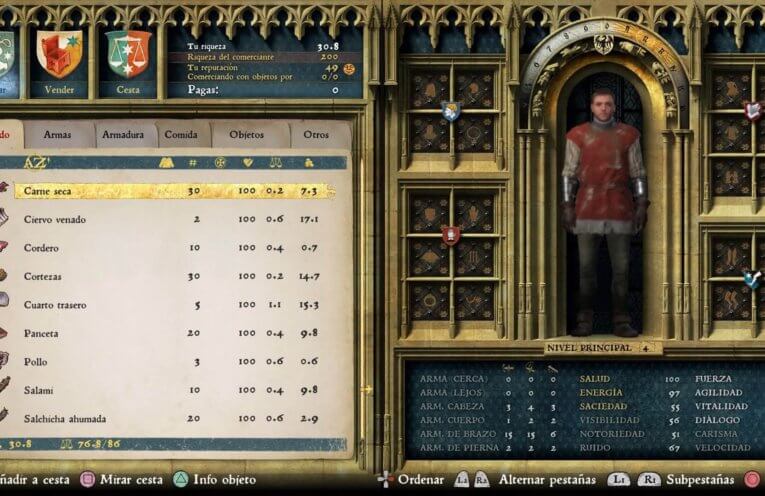Select the Otros tab
This screenshot has height=496, width=765.
pos(316,134)
